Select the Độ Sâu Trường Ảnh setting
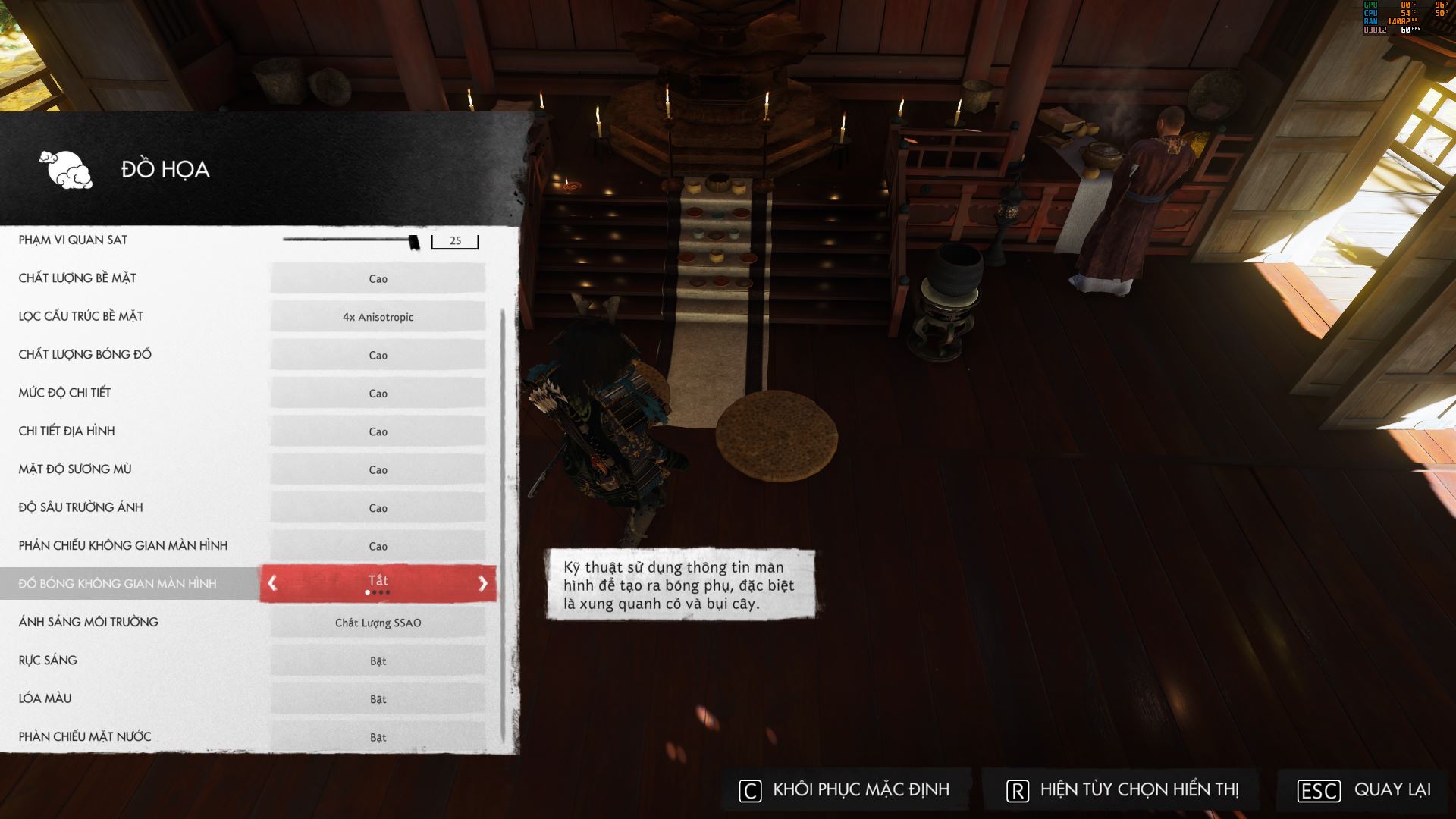The height and width of the screenshot is (819, 1456). 378,508
